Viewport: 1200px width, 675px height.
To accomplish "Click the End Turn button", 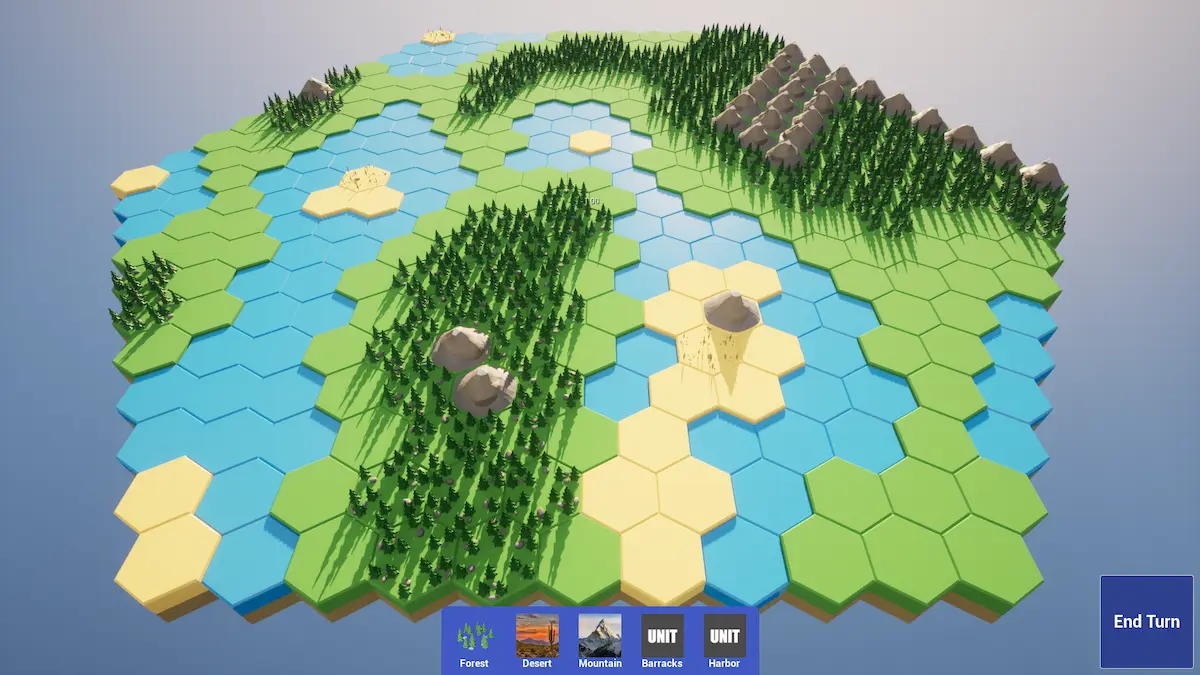I will point(1147,621).
